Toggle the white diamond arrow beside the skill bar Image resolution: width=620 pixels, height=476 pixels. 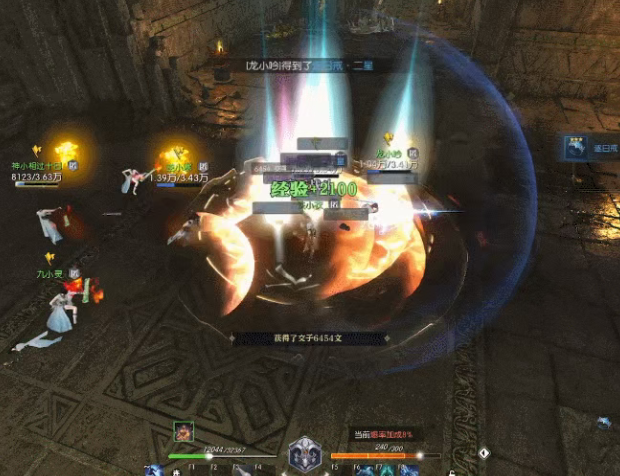[x=483, y=452]
